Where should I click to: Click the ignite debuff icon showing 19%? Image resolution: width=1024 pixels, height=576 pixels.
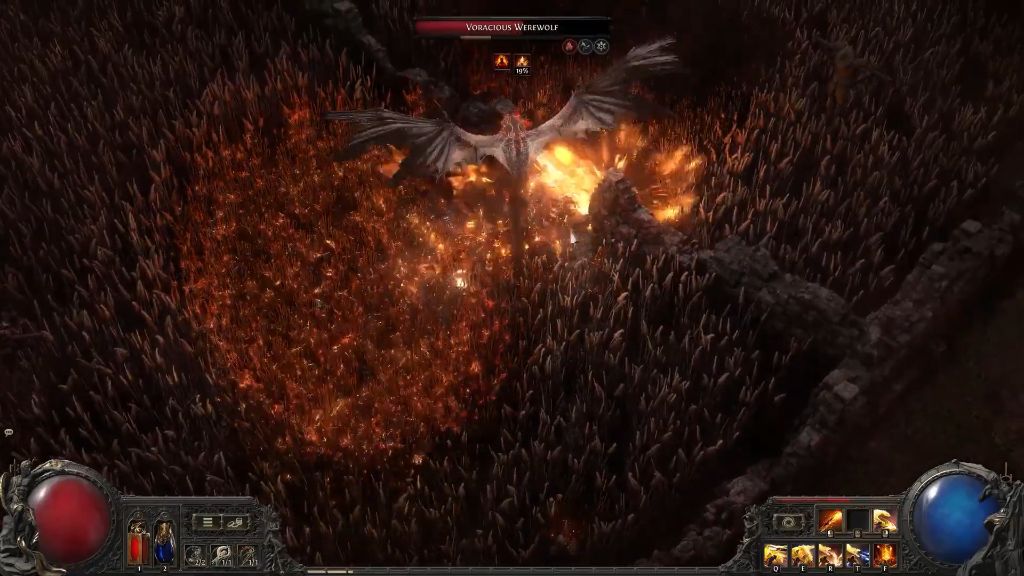(522, 61)
